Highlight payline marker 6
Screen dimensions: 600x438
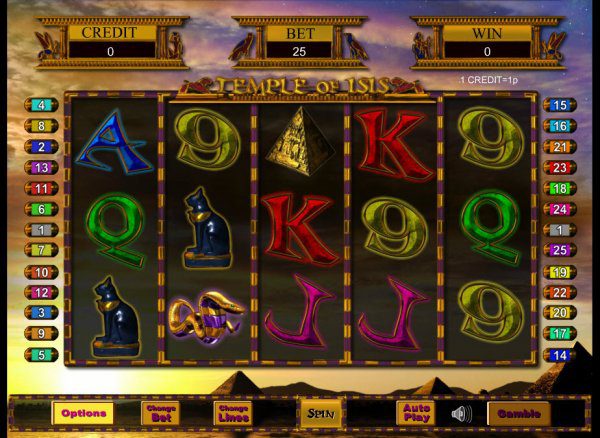coord(41,209)
